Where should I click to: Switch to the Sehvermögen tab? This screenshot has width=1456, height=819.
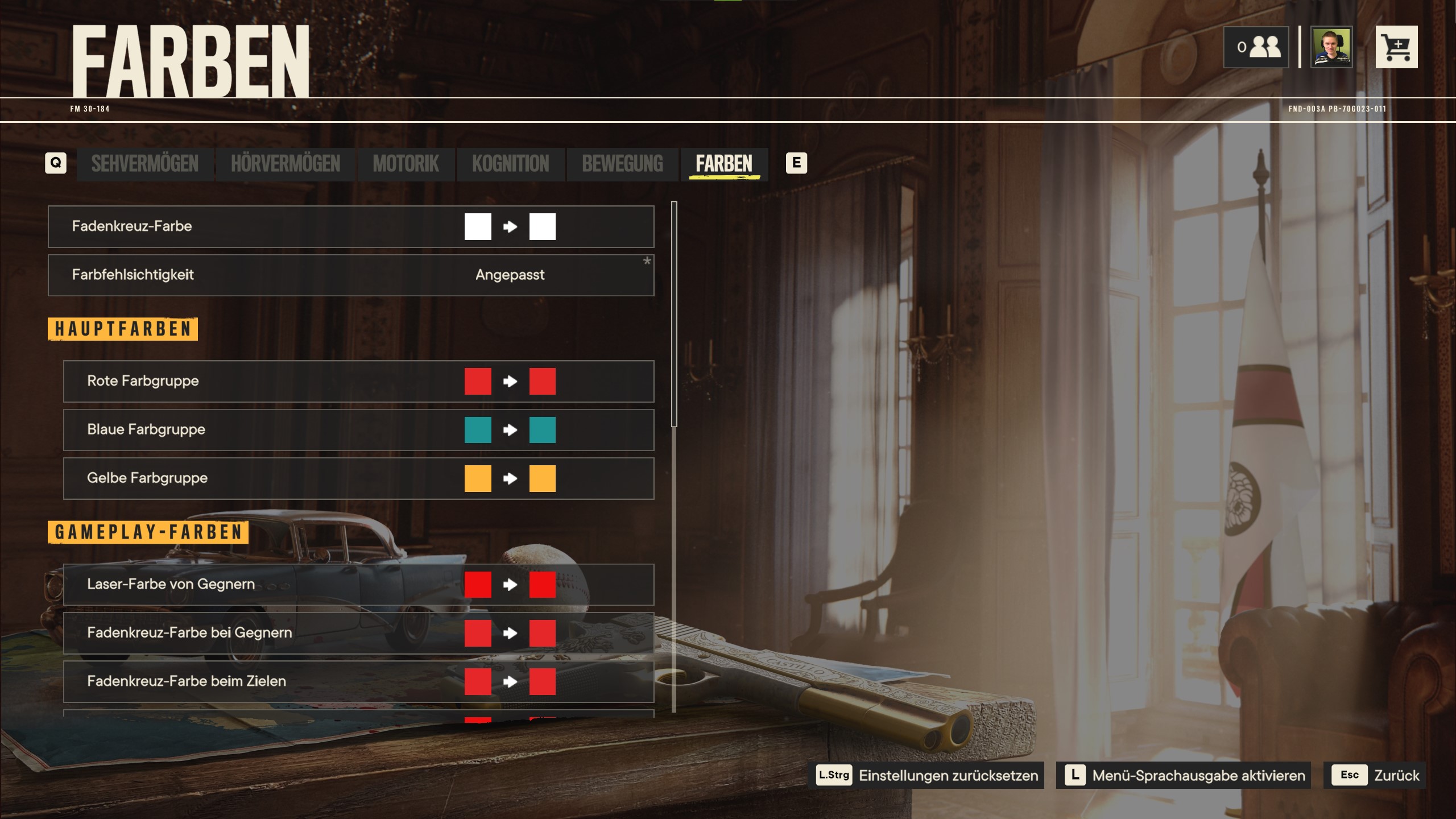[x=144, y=164]
